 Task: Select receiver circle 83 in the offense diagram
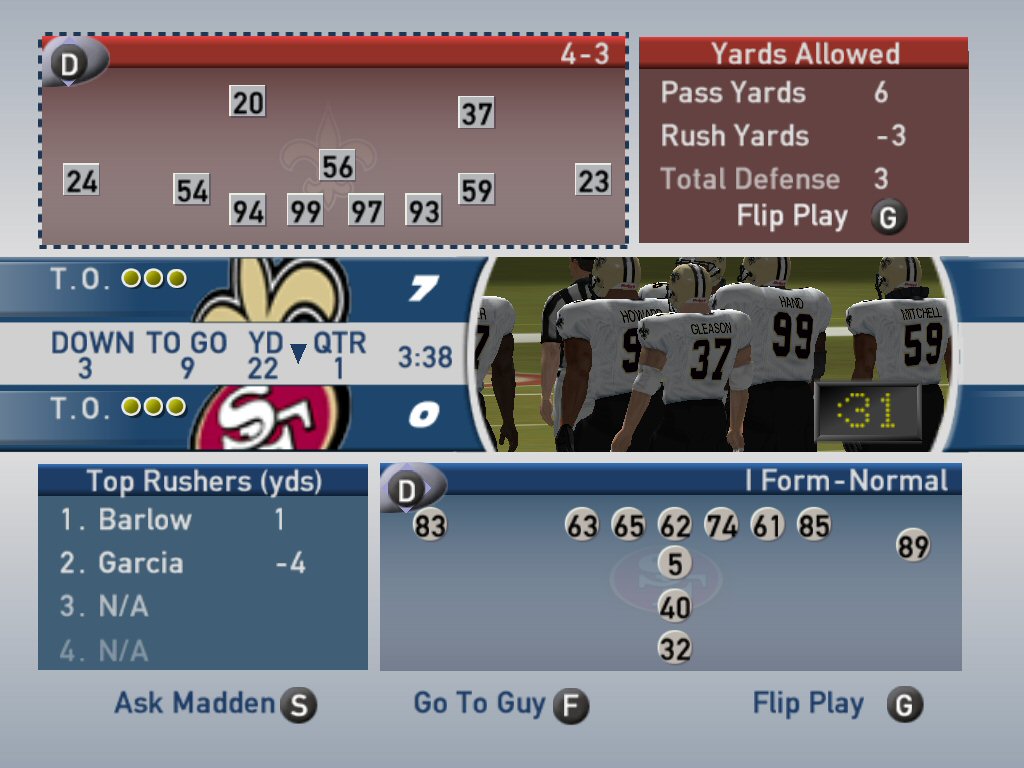click(x=430, y=525)
